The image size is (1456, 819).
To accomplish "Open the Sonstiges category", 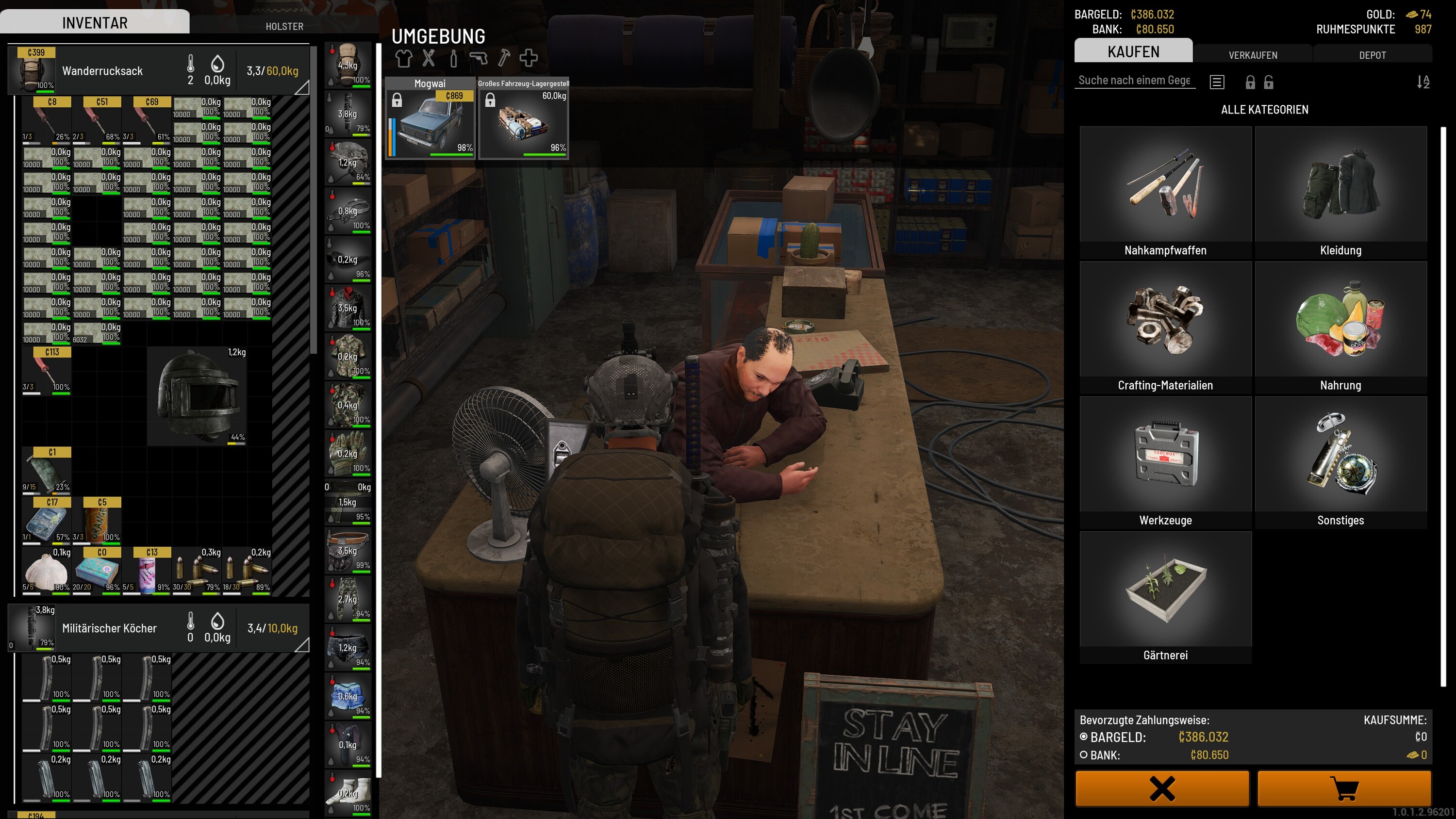I will [1340, 462].
